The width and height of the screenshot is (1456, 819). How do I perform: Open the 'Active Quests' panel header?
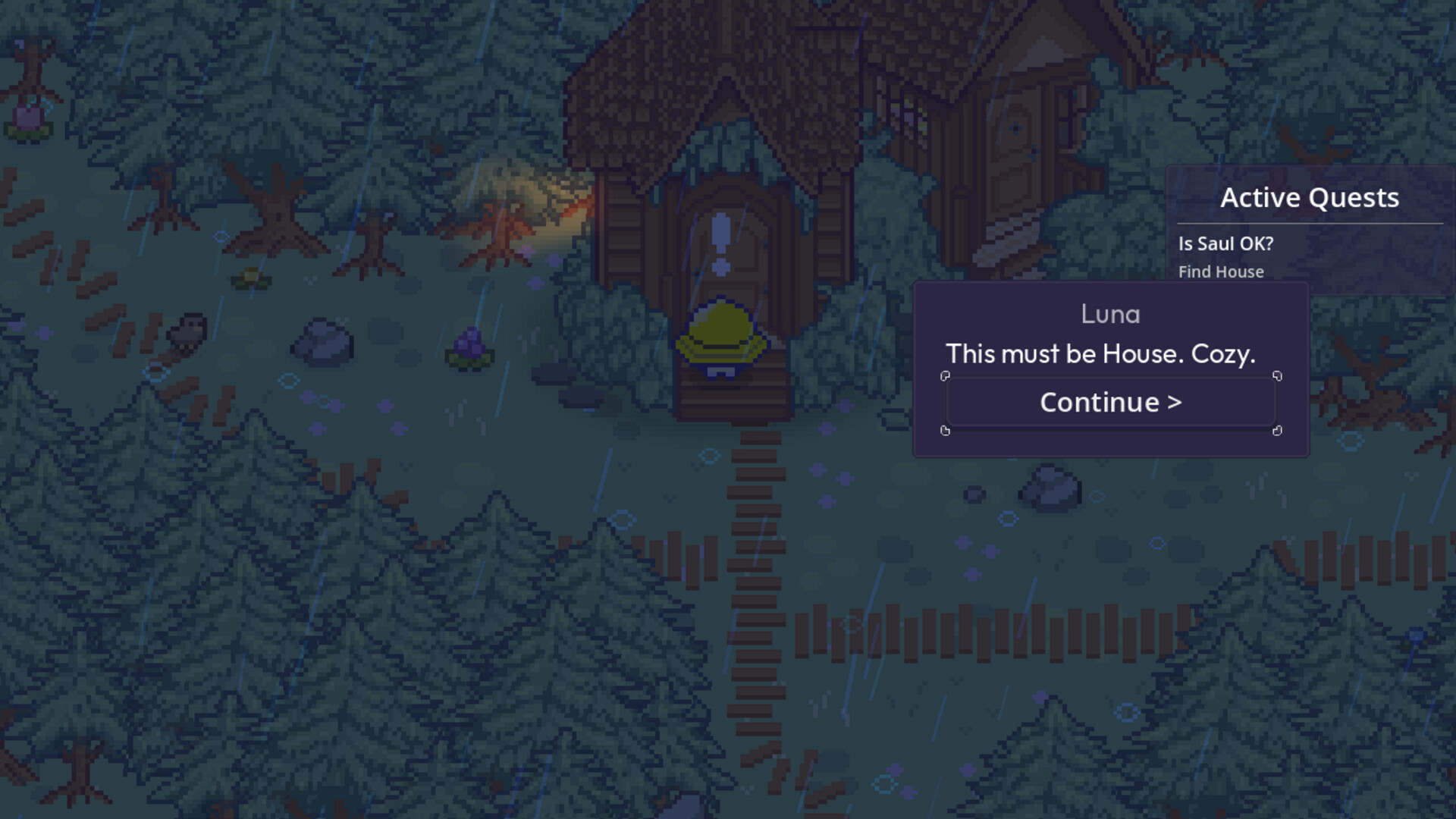tap(1310, 198)
